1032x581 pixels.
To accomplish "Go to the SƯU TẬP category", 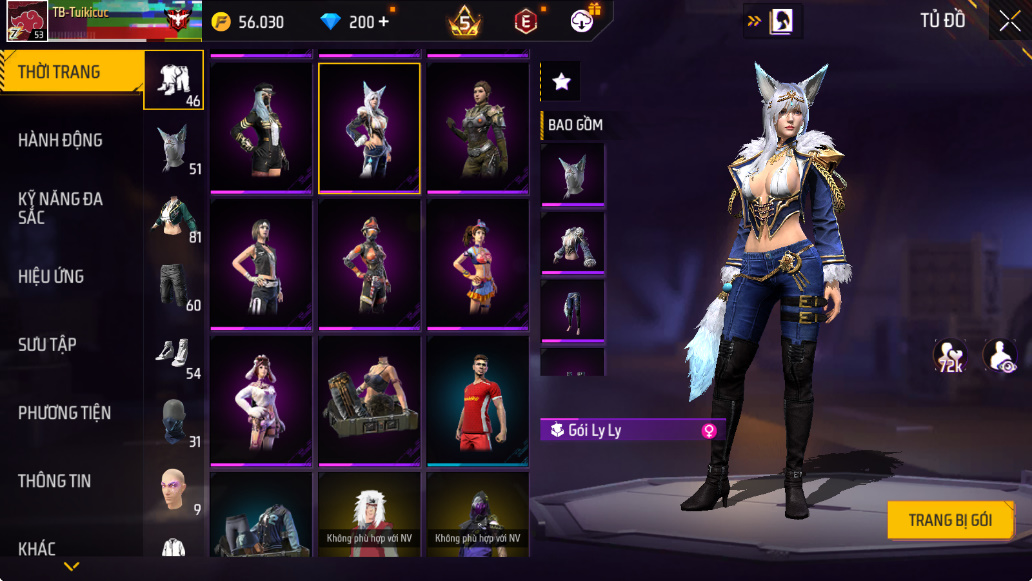I will (47, 345).
